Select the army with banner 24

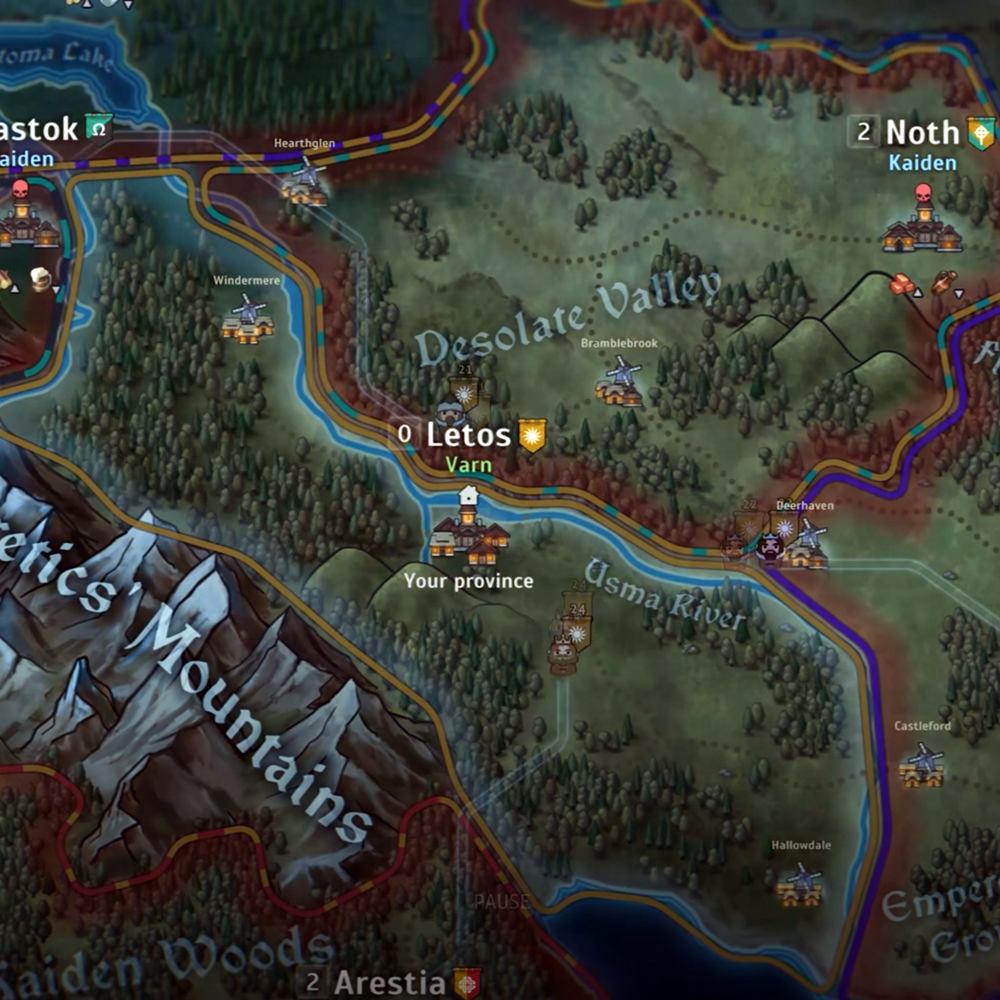point(572,632)
